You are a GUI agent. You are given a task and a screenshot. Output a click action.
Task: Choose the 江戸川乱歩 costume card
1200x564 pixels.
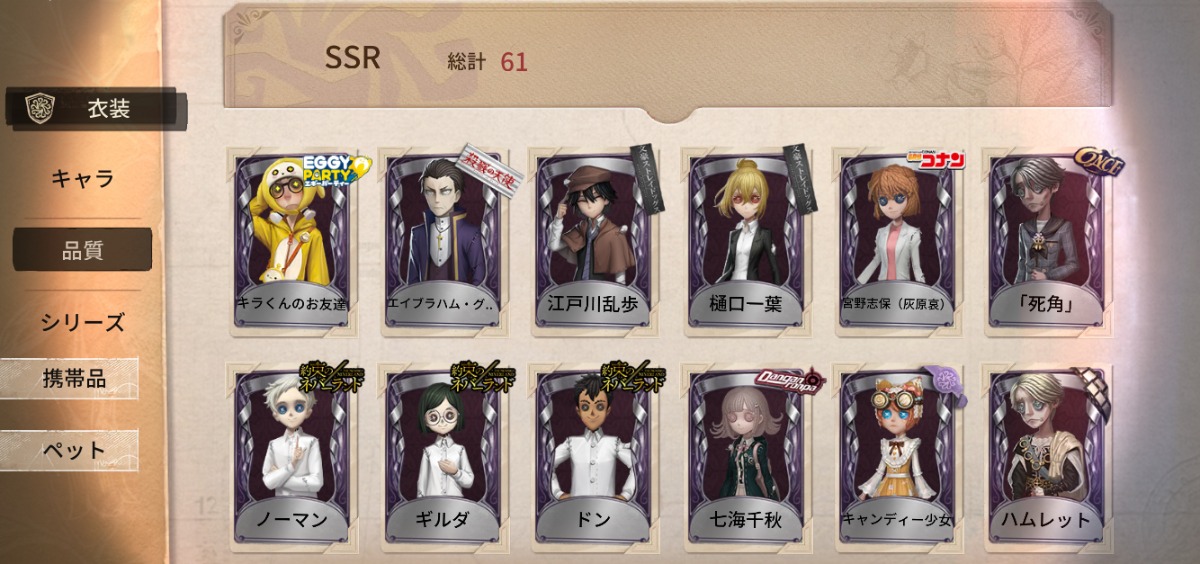(x=593, y=240)
